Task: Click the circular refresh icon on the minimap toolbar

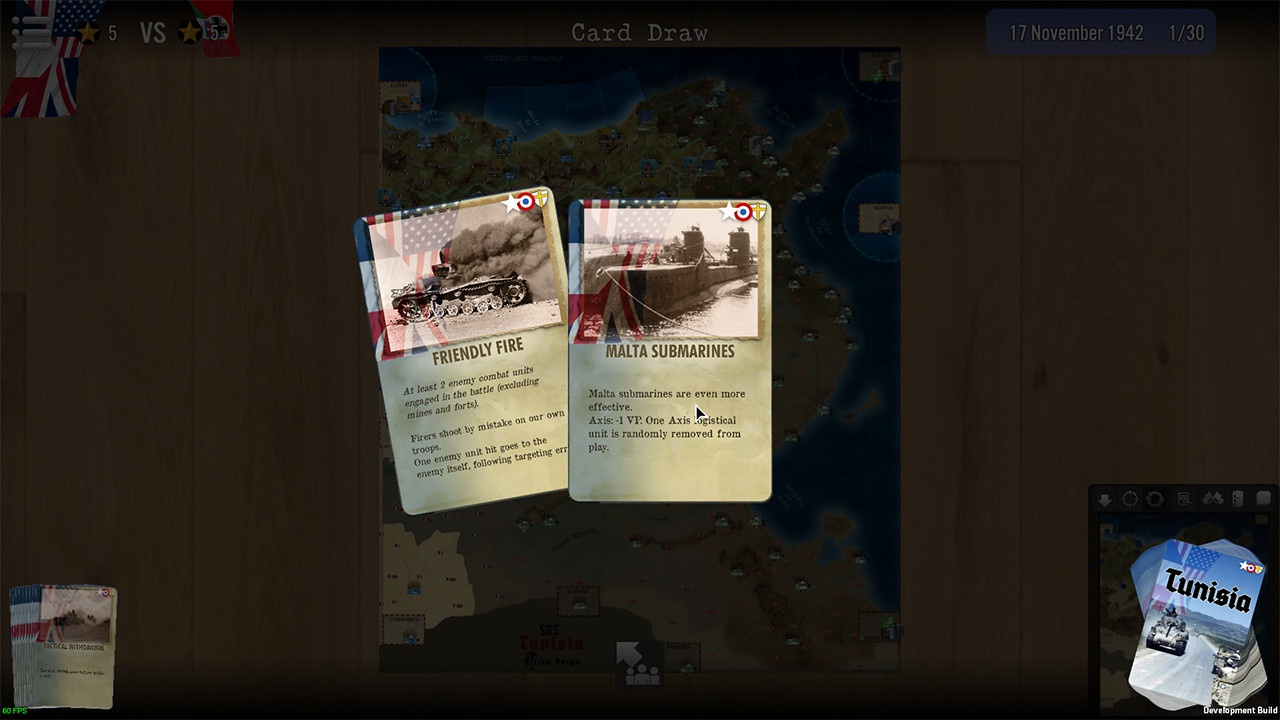Action: click(x=1156, y=498)
